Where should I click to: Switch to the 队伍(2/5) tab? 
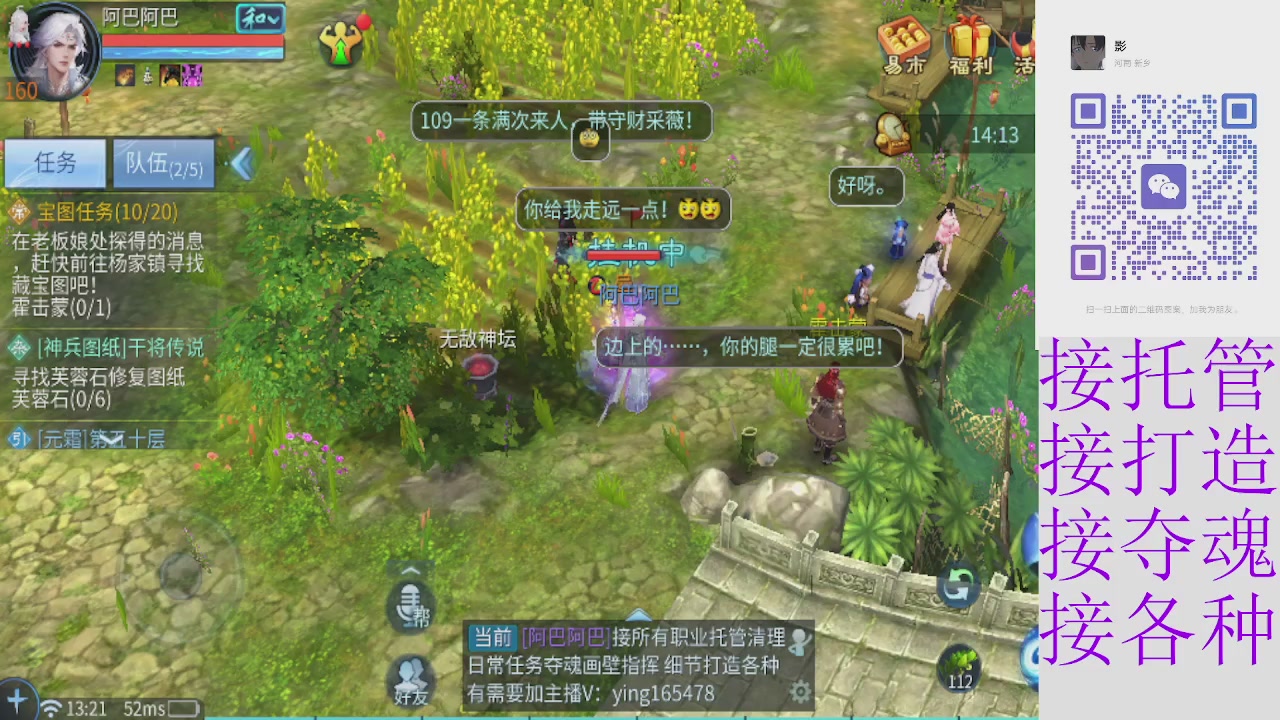[x=163, y=163]
